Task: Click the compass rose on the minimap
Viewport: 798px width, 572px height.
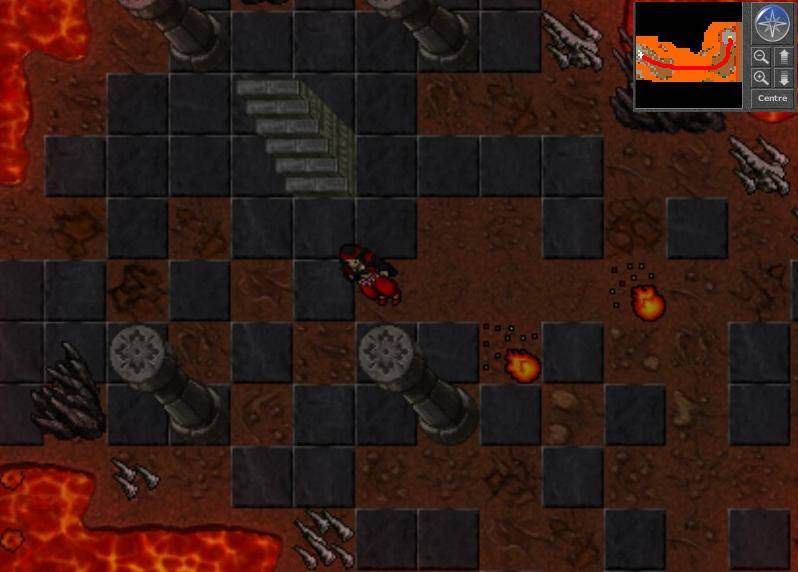Action: (x=772, y=23)
